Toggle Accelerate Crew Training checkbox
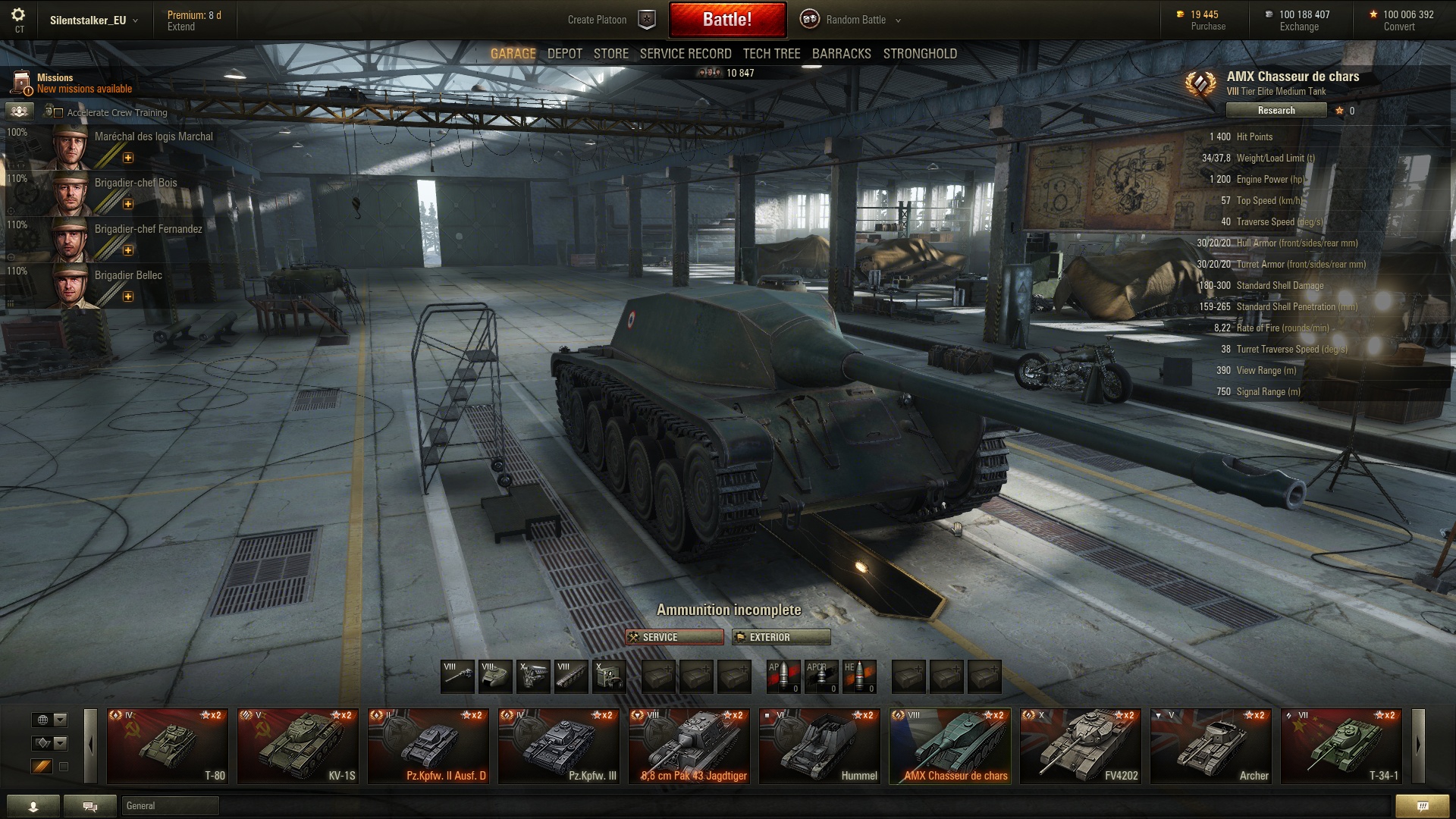1456x819 pixels. tap(58, 113)
